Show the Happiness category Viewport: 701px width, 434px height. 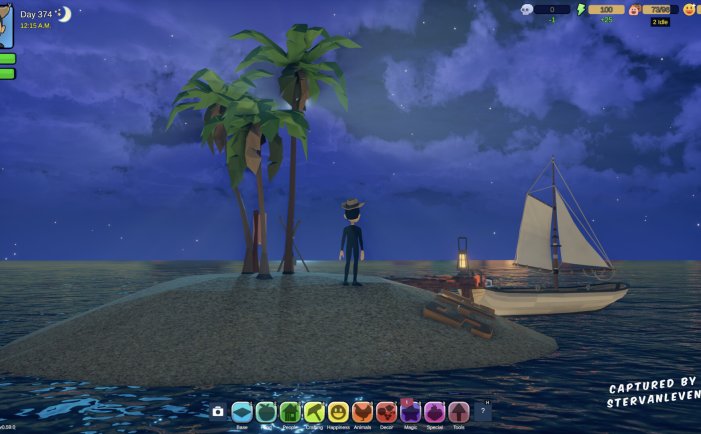[338, 412]
